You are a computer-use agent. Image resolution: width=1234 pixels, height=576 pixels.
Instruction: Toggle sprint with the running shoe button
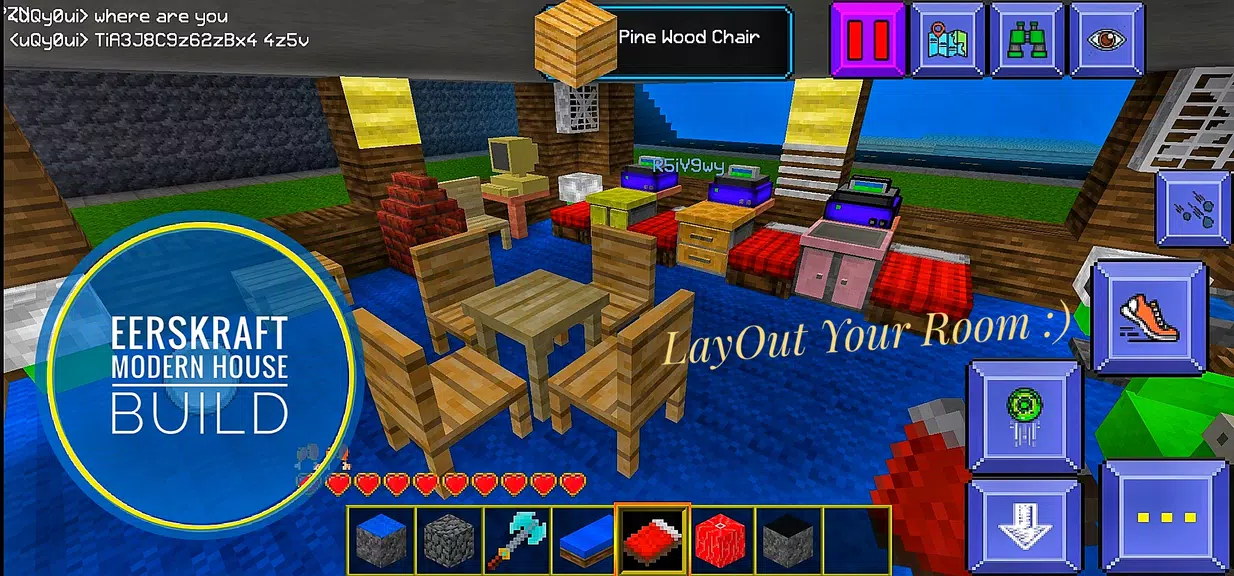(1147, 318)
